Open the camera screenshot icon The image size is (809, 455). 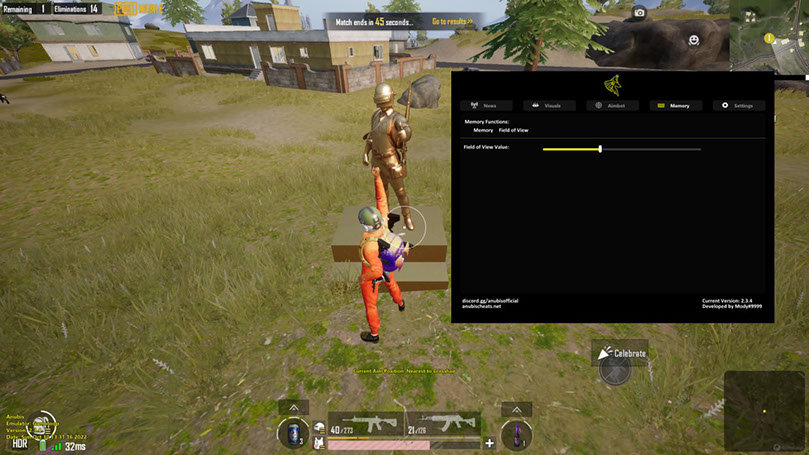coord(640,13)
